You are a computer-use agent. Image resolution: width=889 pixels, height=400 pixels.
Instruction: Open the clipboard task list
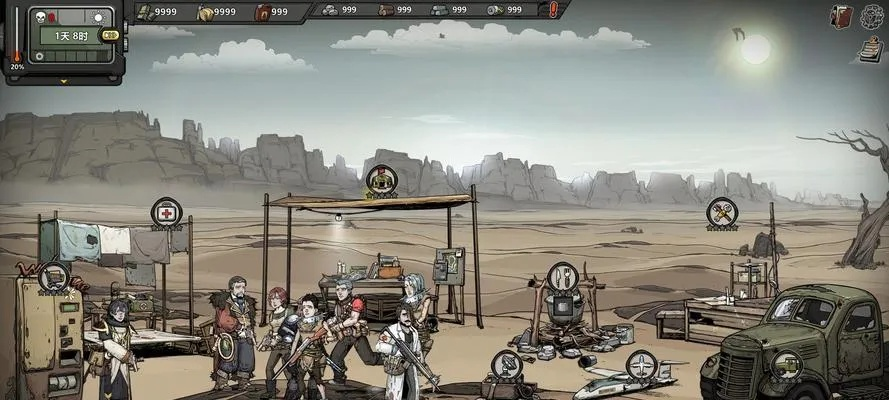pyautogui.click(x=869, y=48)
